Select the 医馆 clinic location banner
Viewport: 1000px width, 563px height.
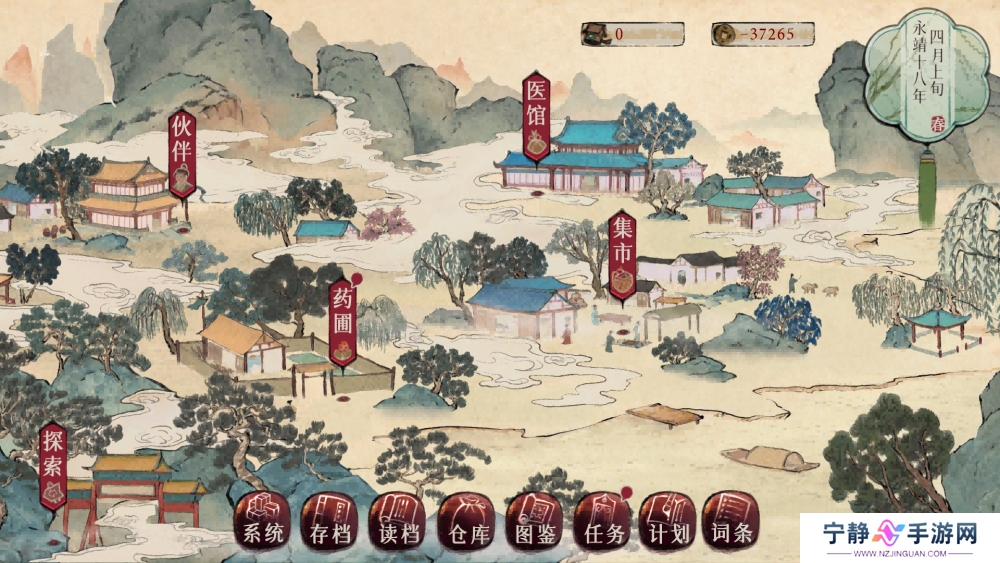(538, 118)
